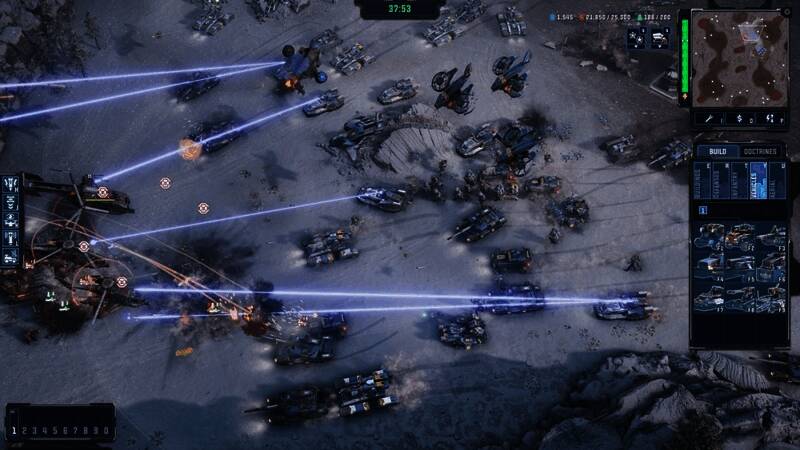This screenshot has height=450, width=800.
Task: Select control group 5 in the bottom bar
Action: coord(55,431)
